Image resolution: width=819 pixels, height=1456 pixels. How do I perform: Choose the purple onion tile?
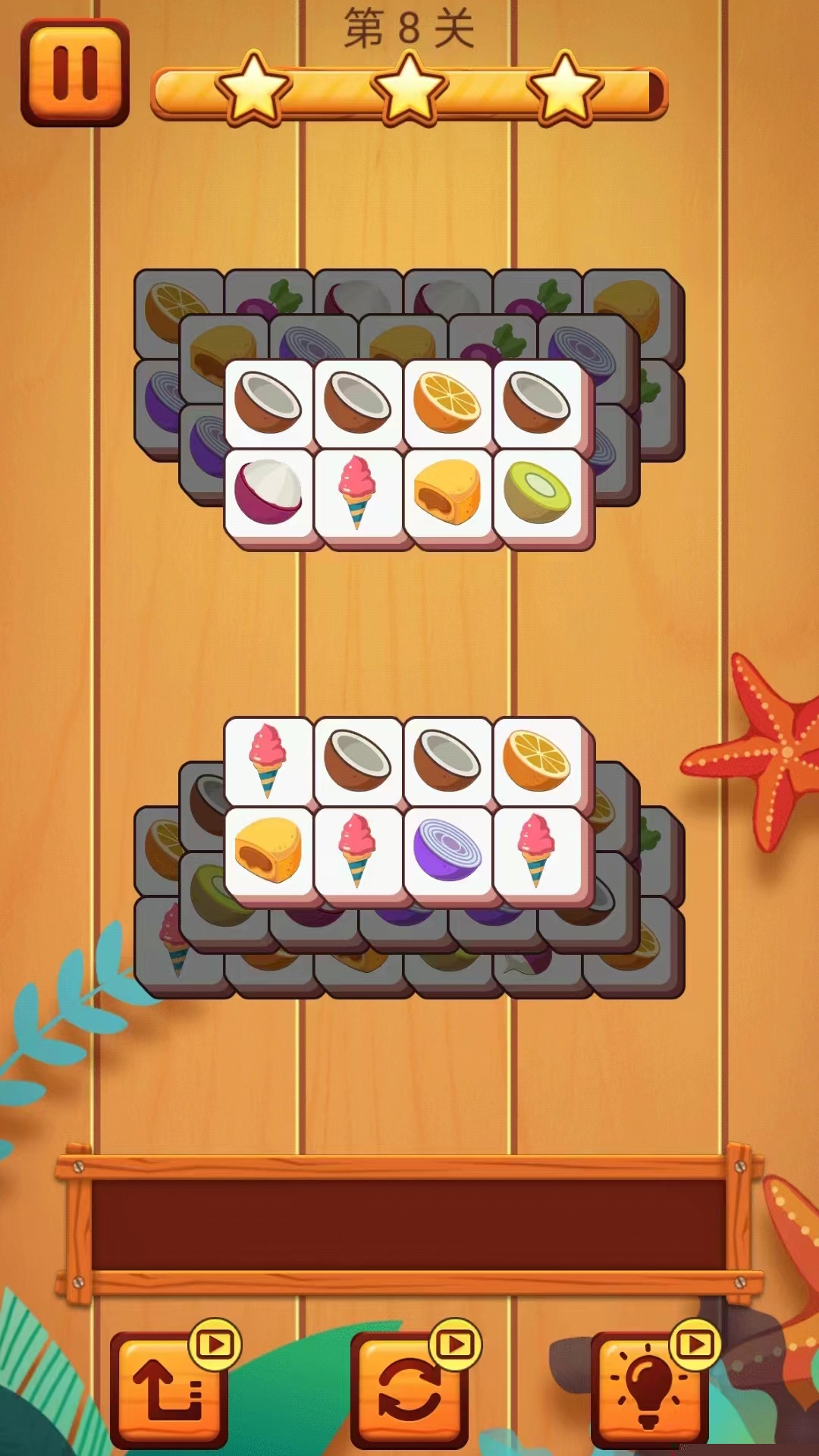pos(447,849)
